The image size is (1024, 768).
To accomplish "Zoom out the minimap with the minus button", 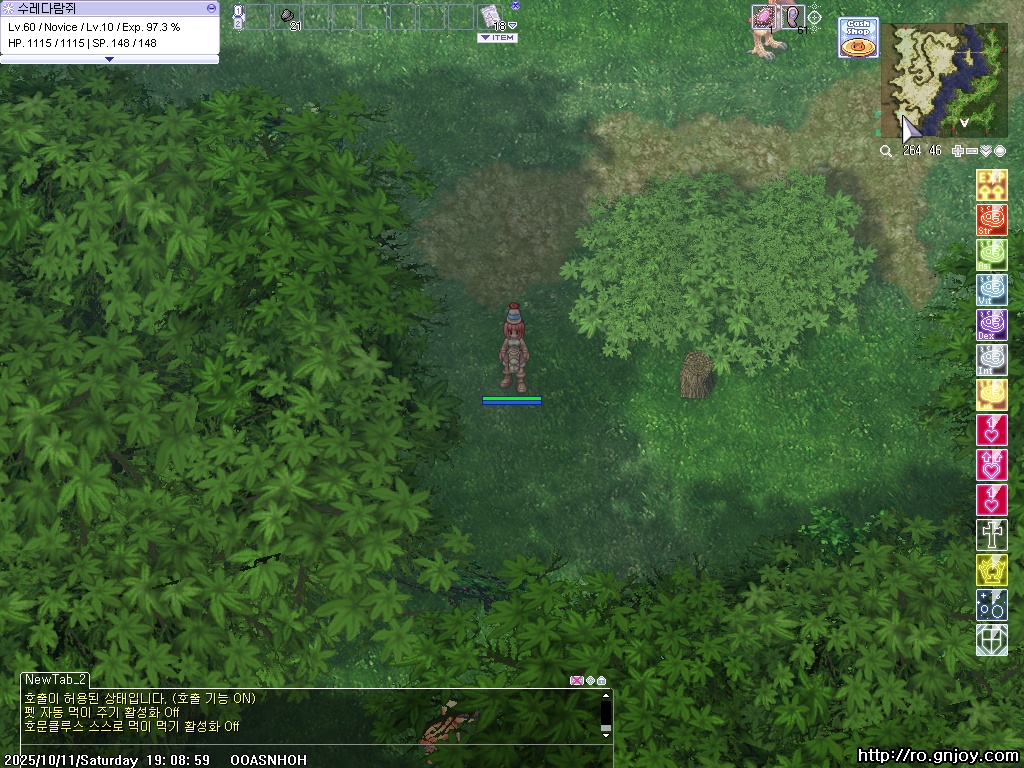I will [972, 151].
